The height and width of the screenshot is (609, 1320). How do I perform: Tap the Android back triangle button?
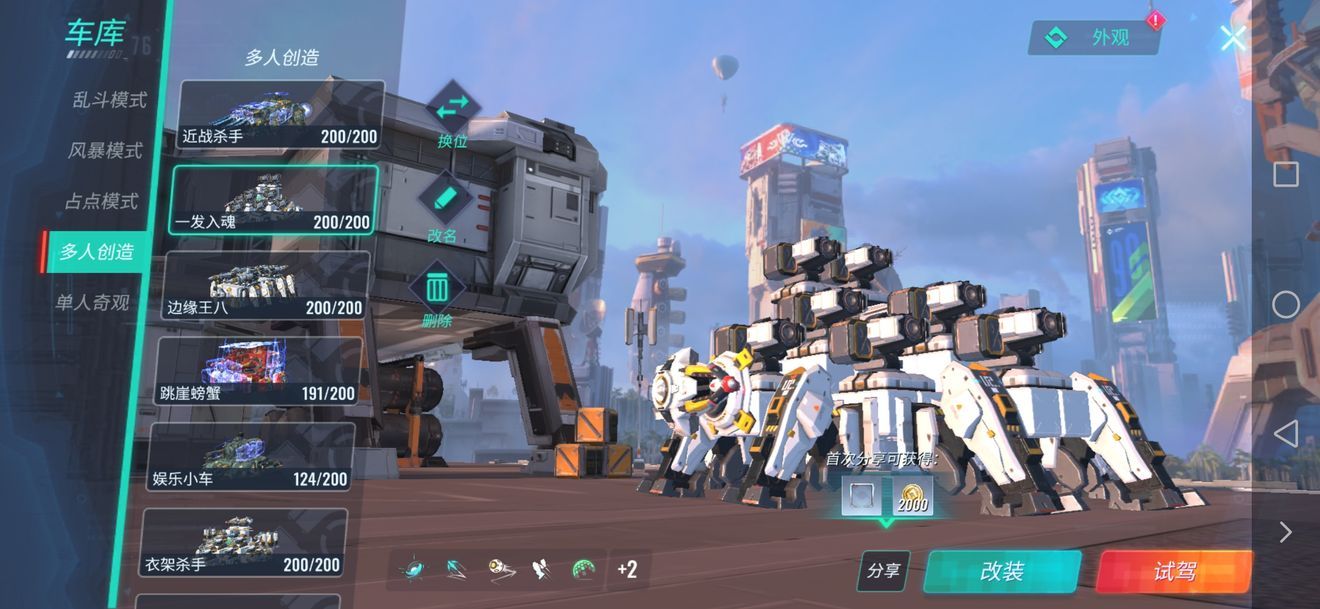pyautogui.click(x=1286, y=433)
